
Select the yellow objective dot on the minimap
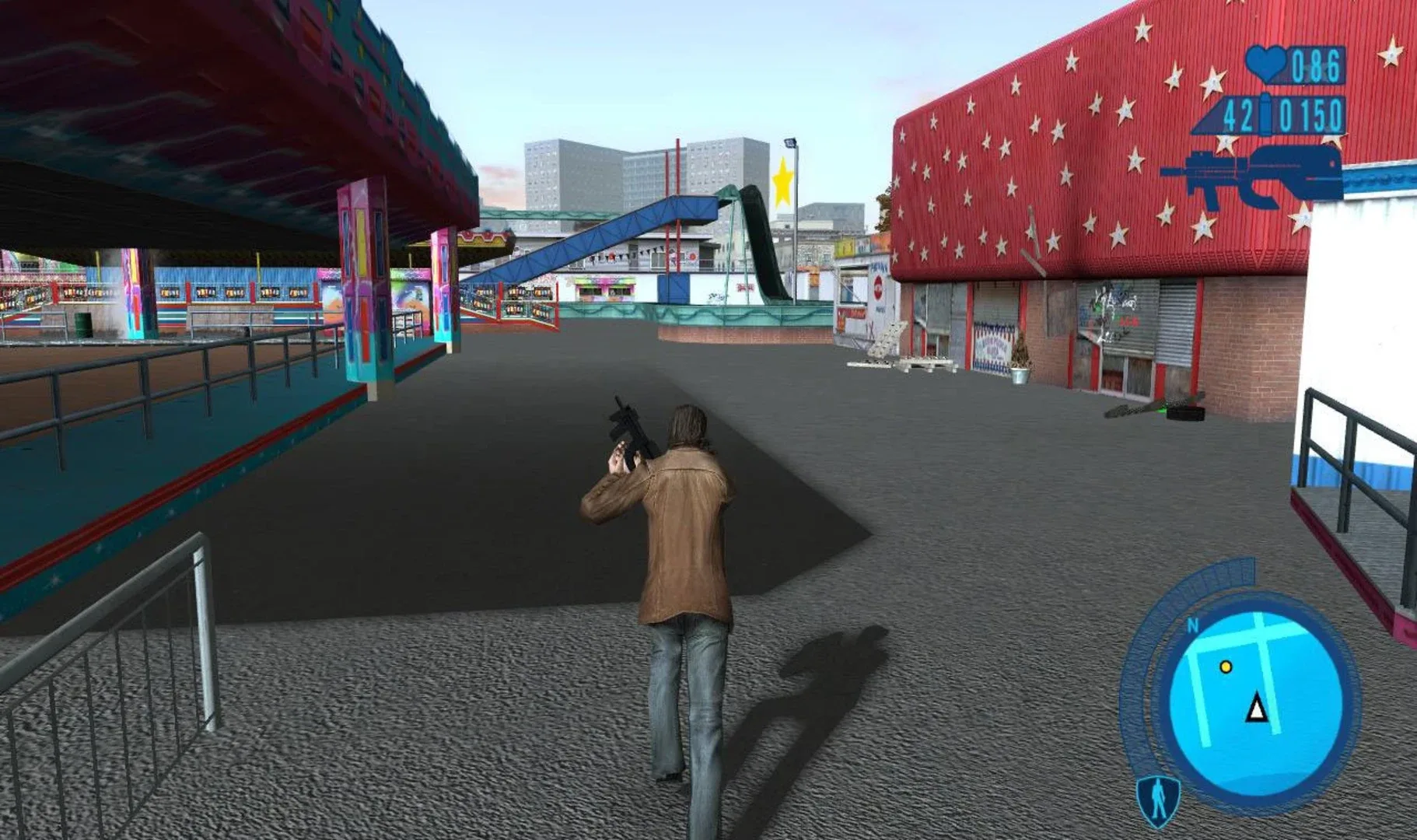tap(1226, 667)
